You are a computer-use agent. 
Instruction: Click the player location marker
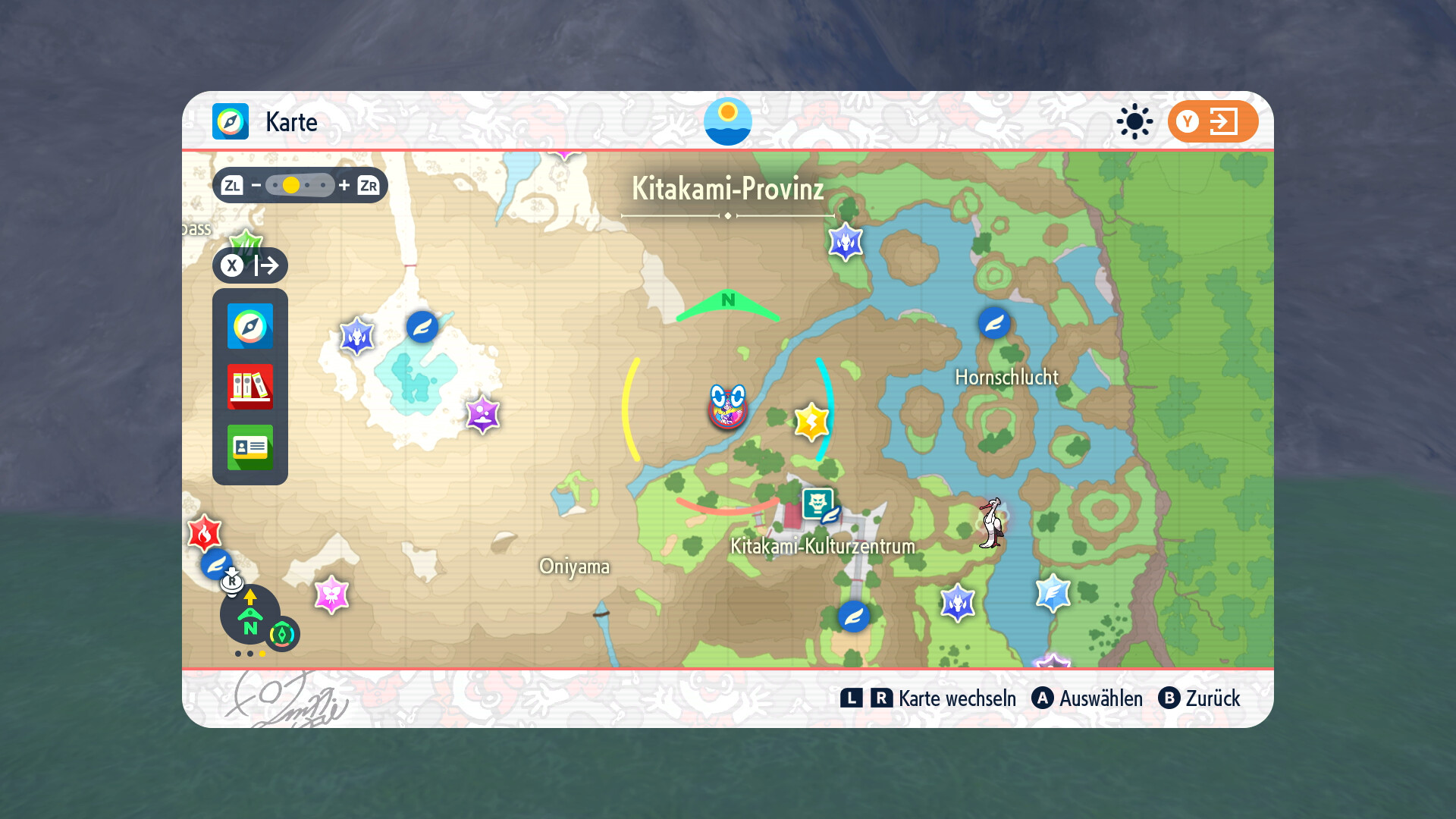pyautogui.click(x=727, y=407)
